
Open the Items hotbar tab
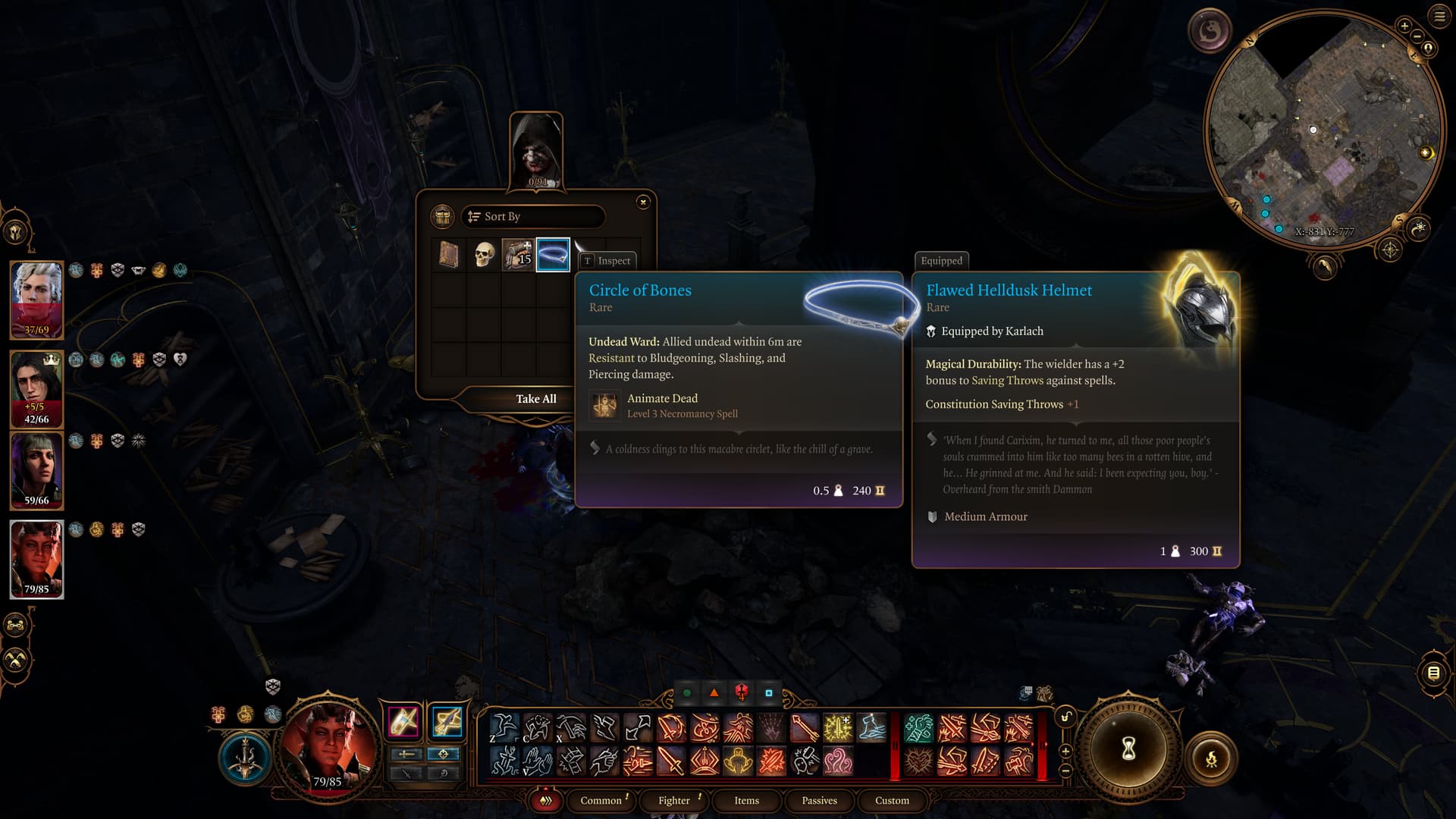tap(746, 801)
